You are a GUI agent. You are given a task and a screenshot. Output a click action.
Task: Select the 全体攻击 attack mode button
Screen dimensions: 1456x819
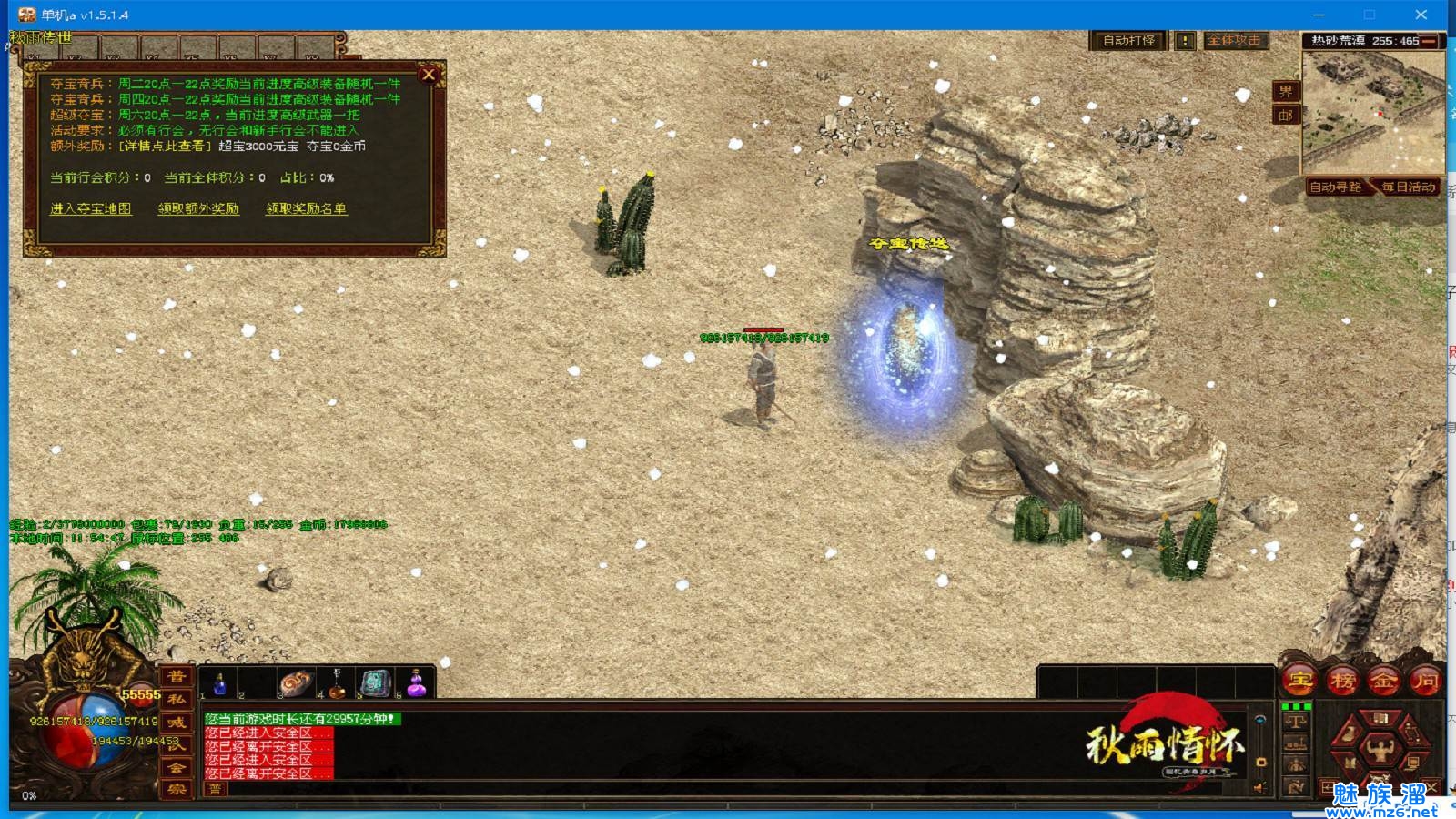click(x=1234, y=41)
